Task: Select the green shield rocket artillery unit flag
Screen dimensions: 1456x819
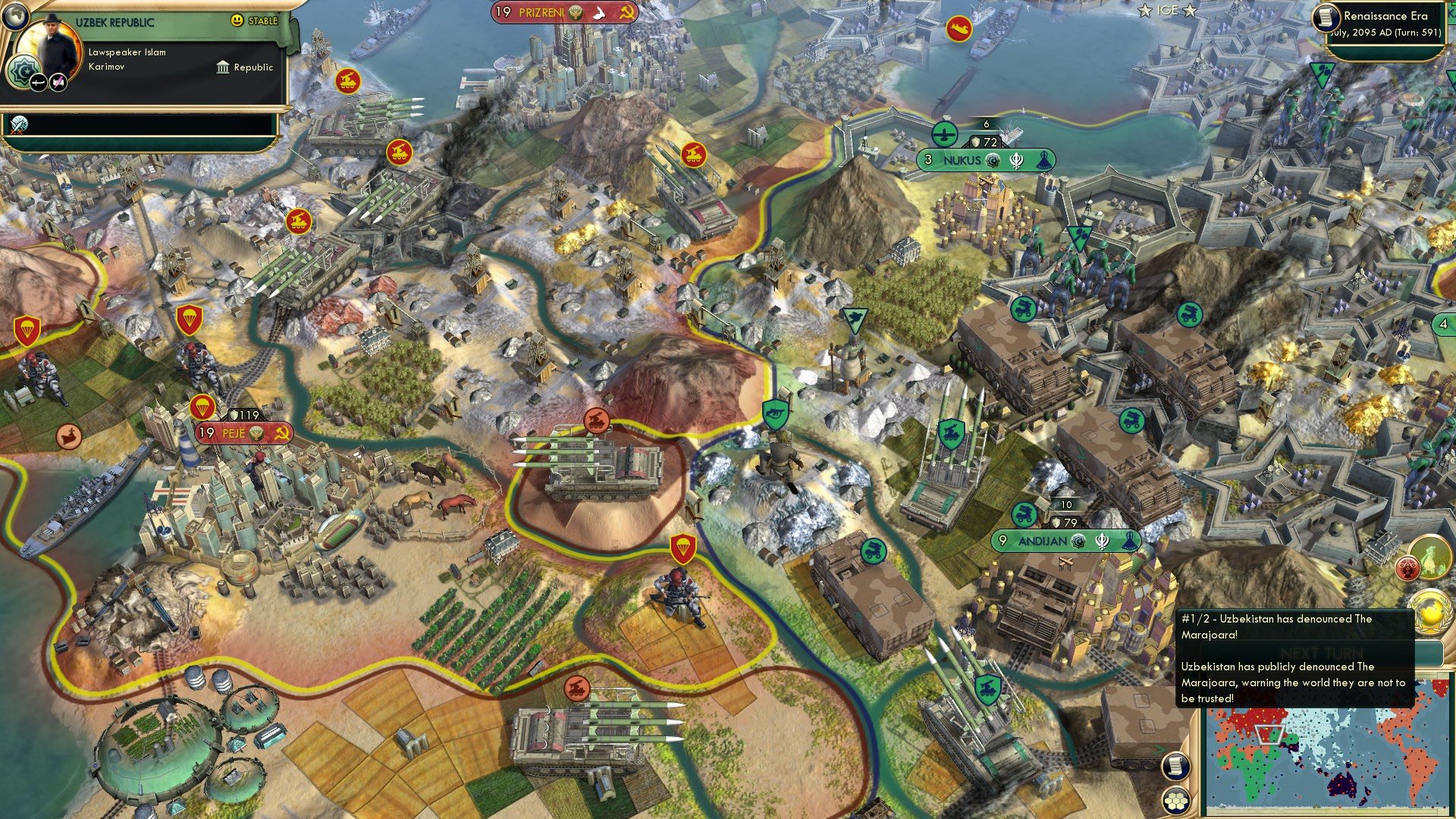Action: [x=952, y=435]
